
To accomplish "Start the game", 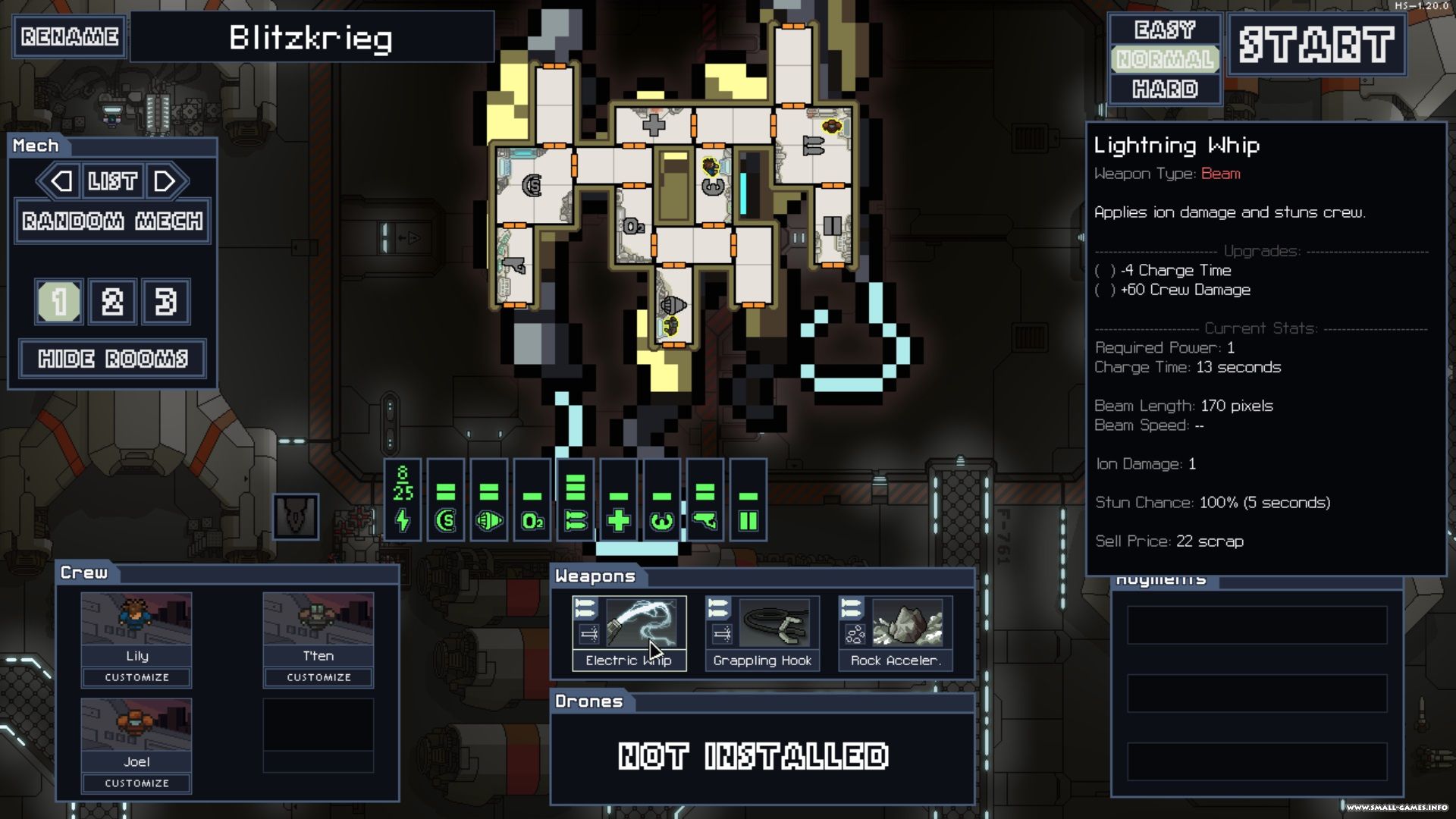I will 1316,45.
